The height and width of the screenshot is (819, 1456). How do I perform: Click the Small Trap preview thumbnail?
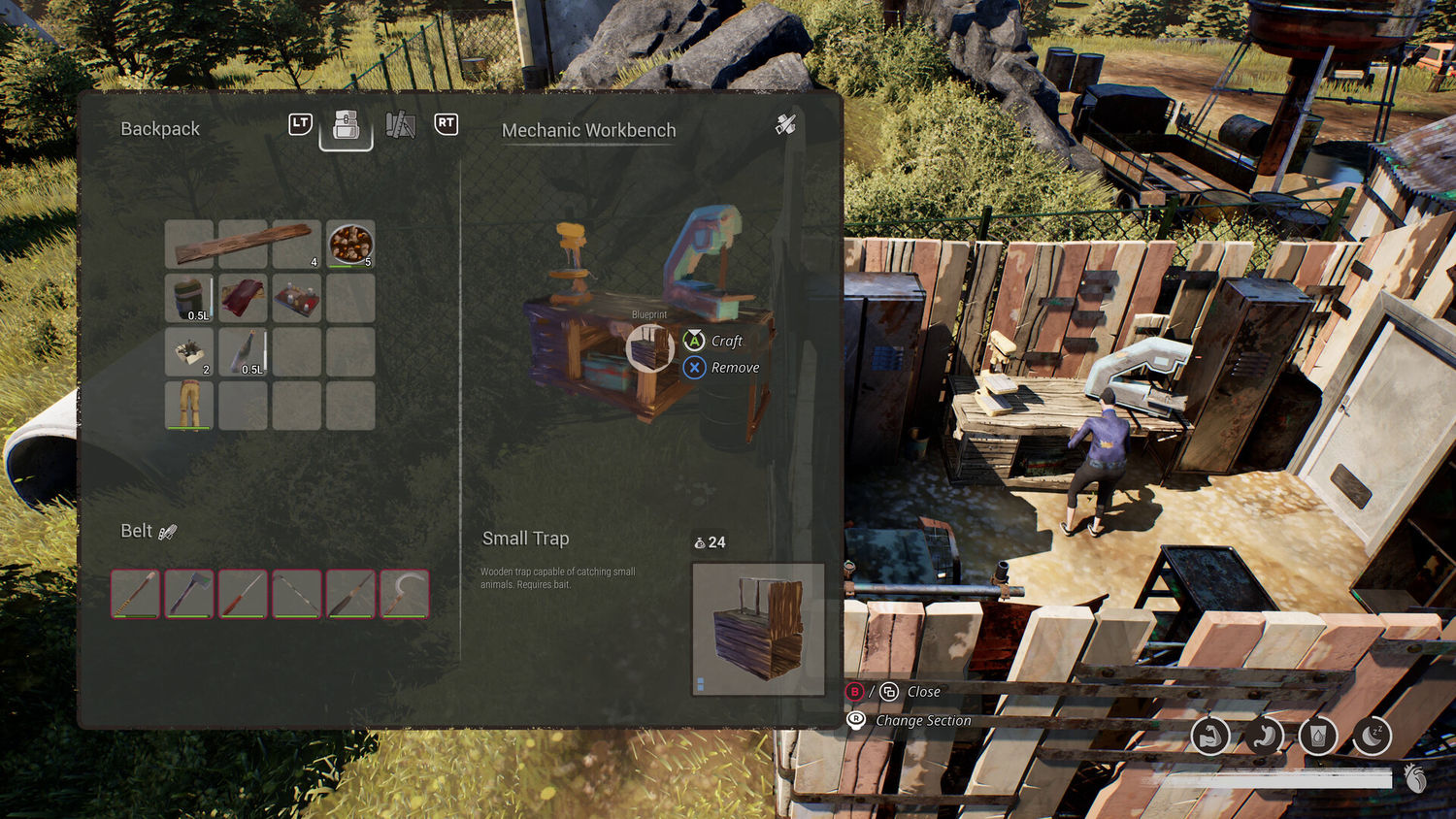pos(758,629)
